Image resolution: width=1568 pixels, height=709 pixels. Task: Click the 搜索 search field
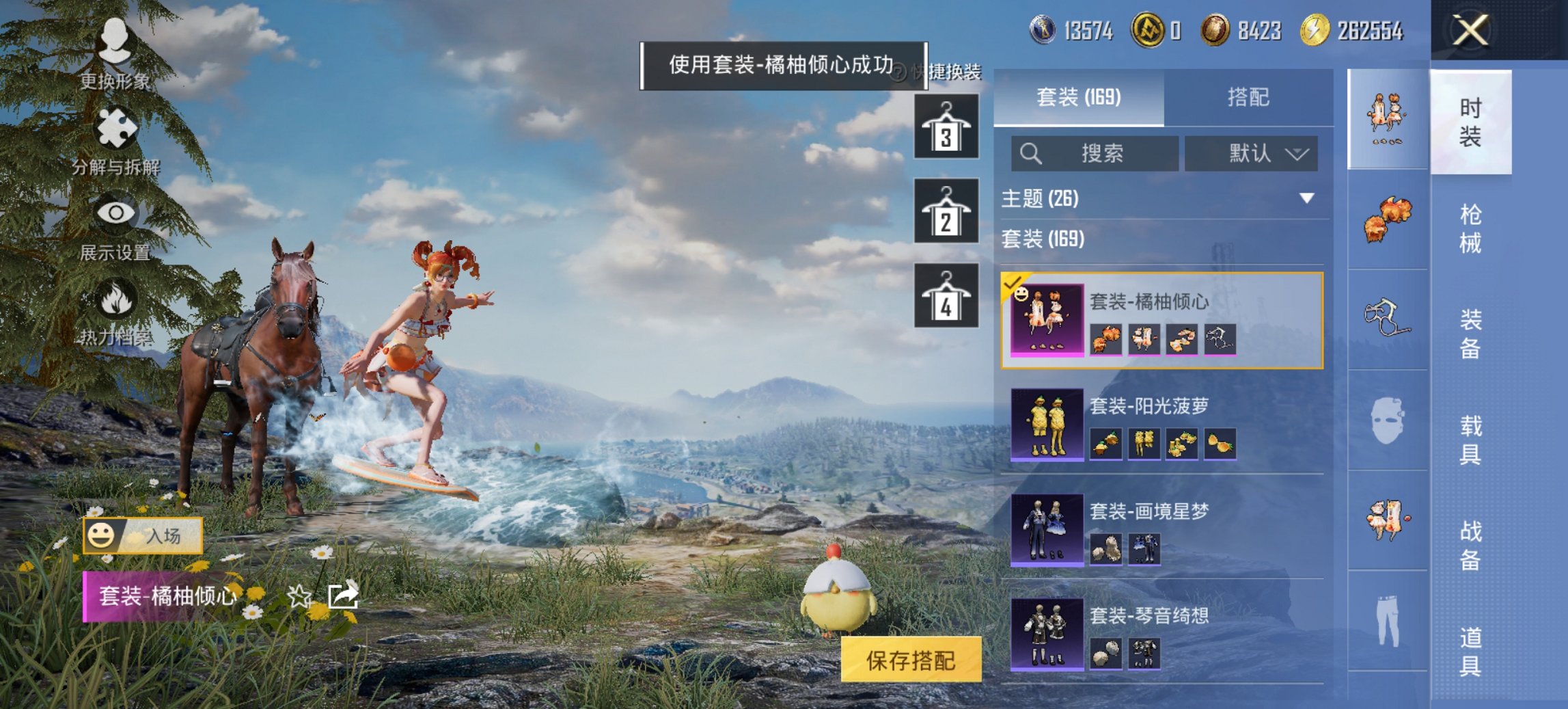(1093, 154)
